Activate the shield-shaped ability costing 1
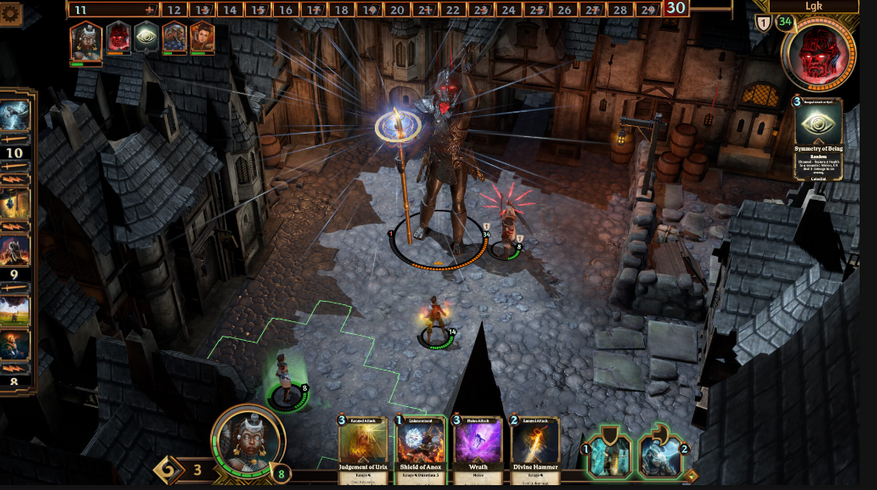The width and height of the screenshot is (877, 490). pos(610,454)
